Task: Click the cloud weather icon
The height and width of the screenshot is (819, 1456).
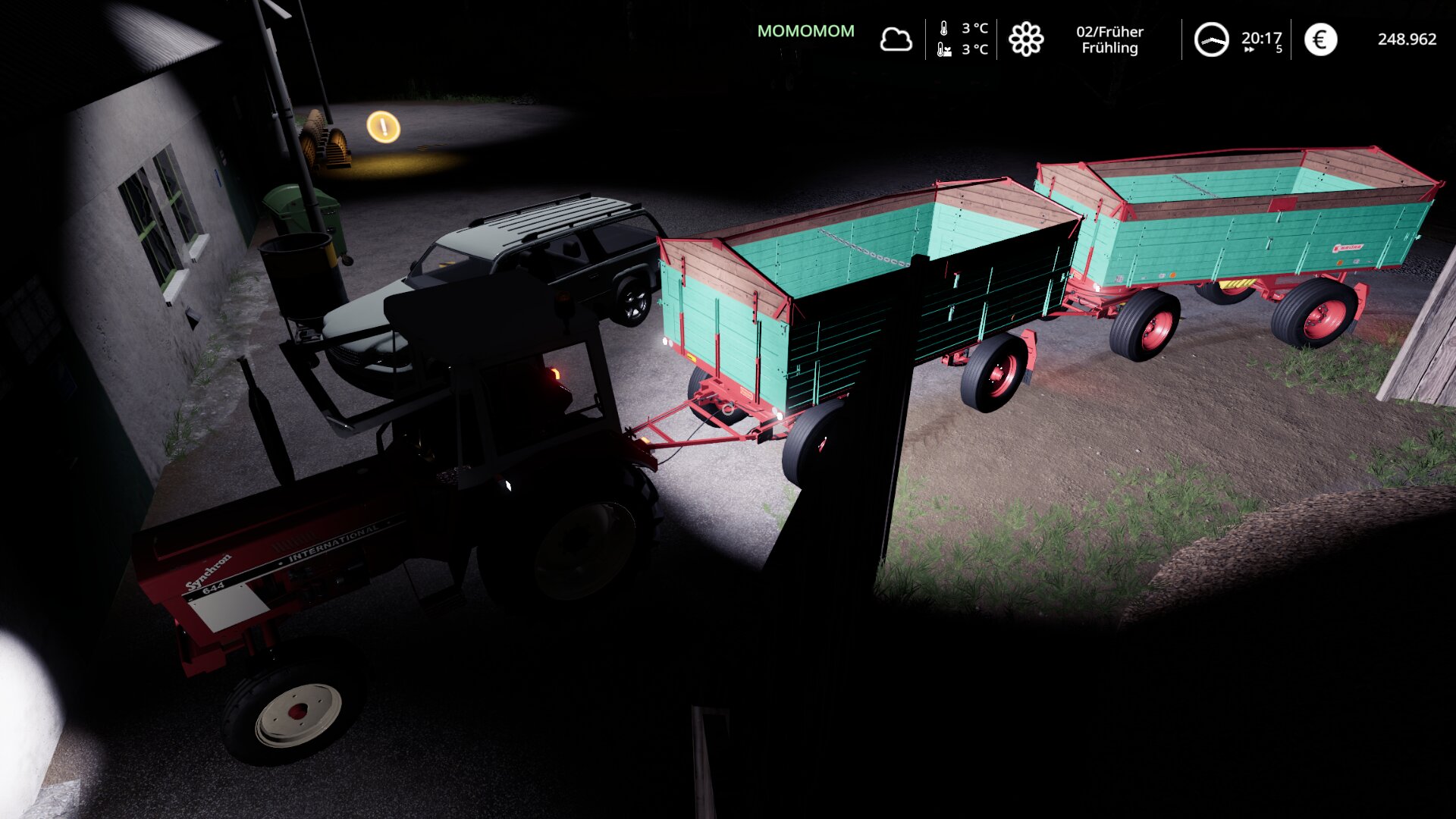Action: 896,39
